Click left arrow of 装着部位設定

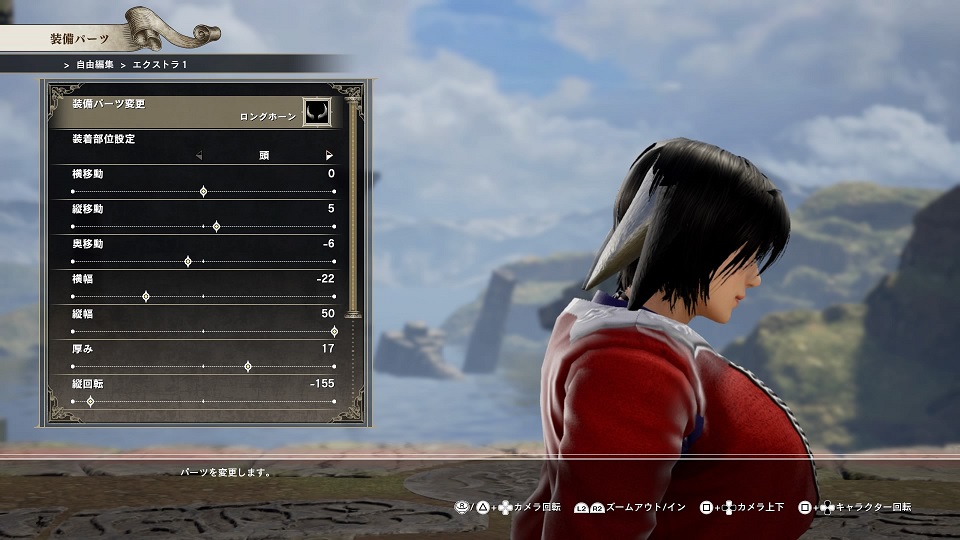pos(198,155)
